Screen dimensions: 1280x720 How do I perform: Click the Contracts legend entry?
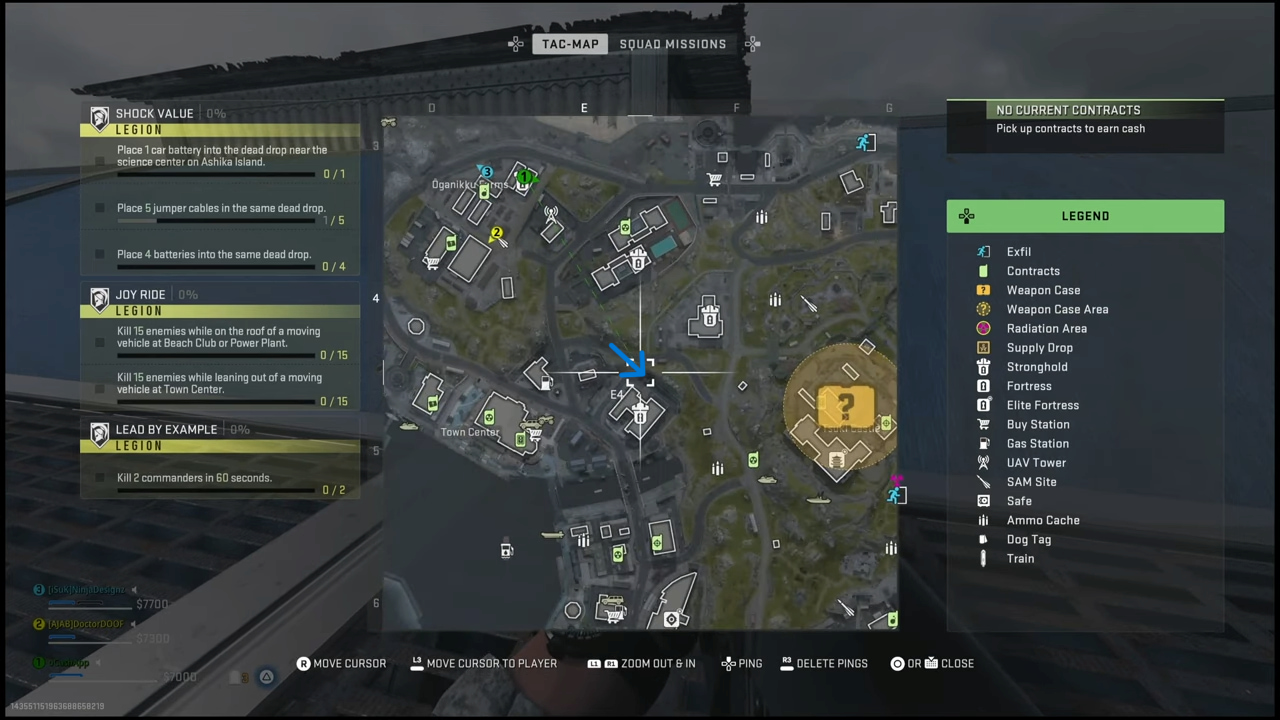coord(1032,271)
